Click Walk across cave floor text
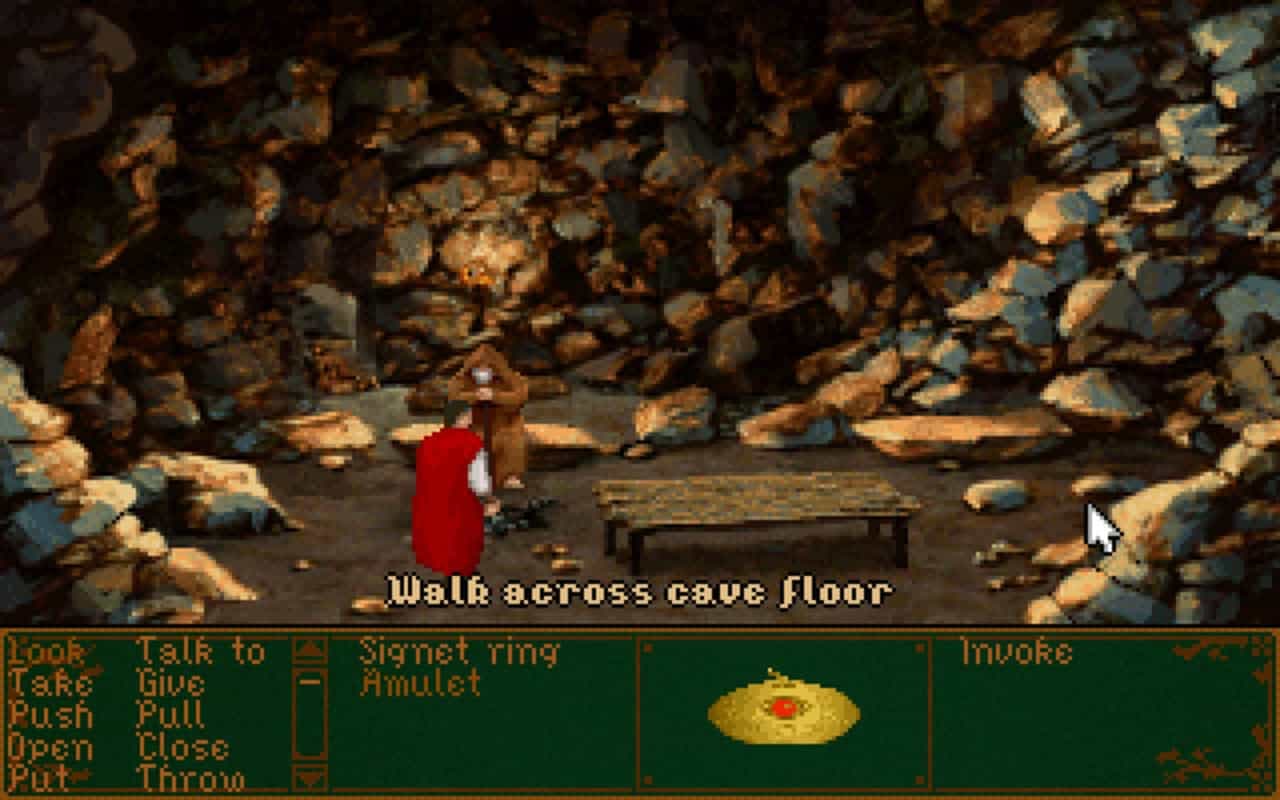Viewport: 1280px width, 800px height. click(640, 590)
